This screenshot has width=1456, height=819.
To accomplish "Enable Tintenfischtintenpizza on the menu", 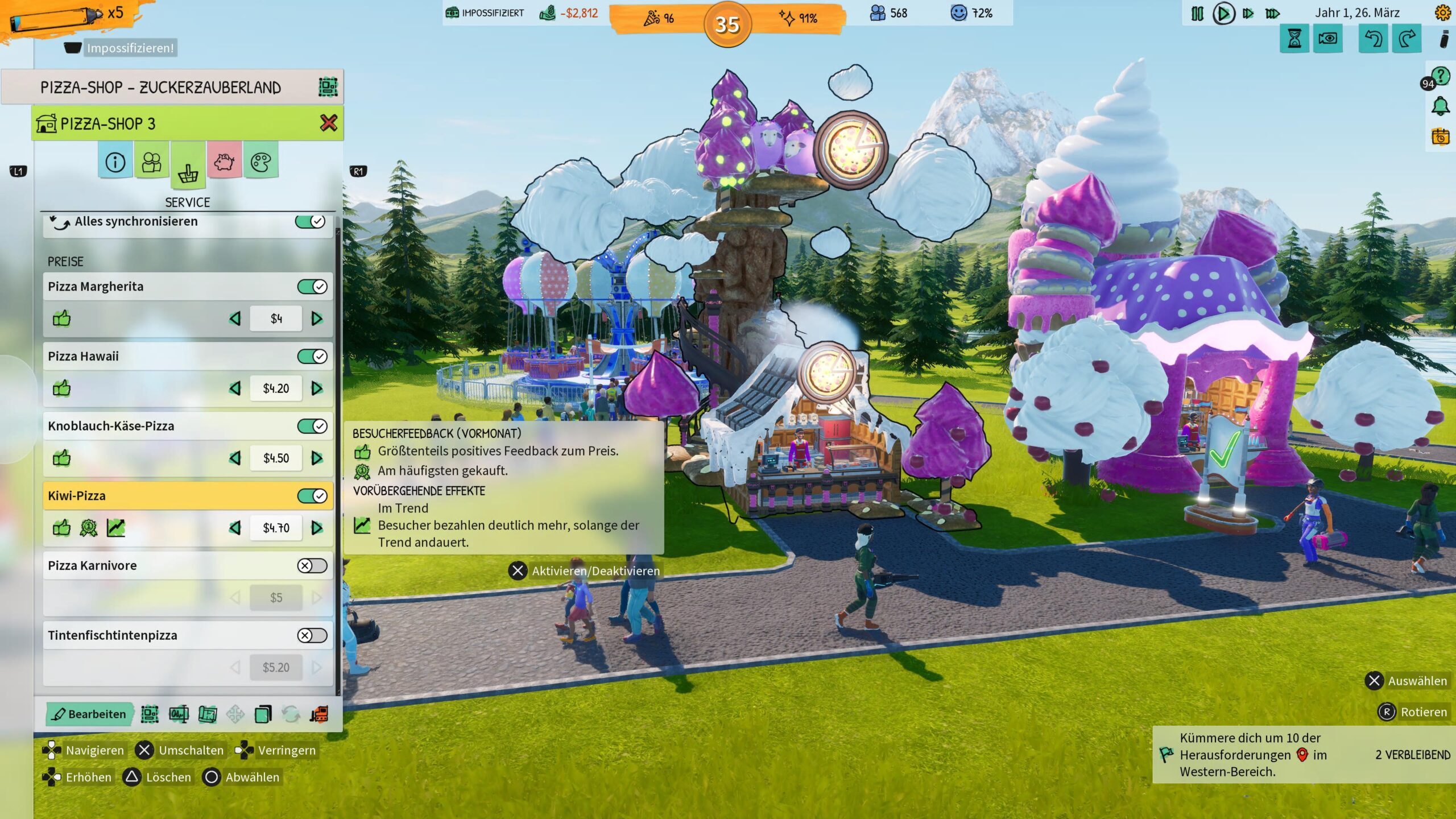I will (x=312, y=635).
